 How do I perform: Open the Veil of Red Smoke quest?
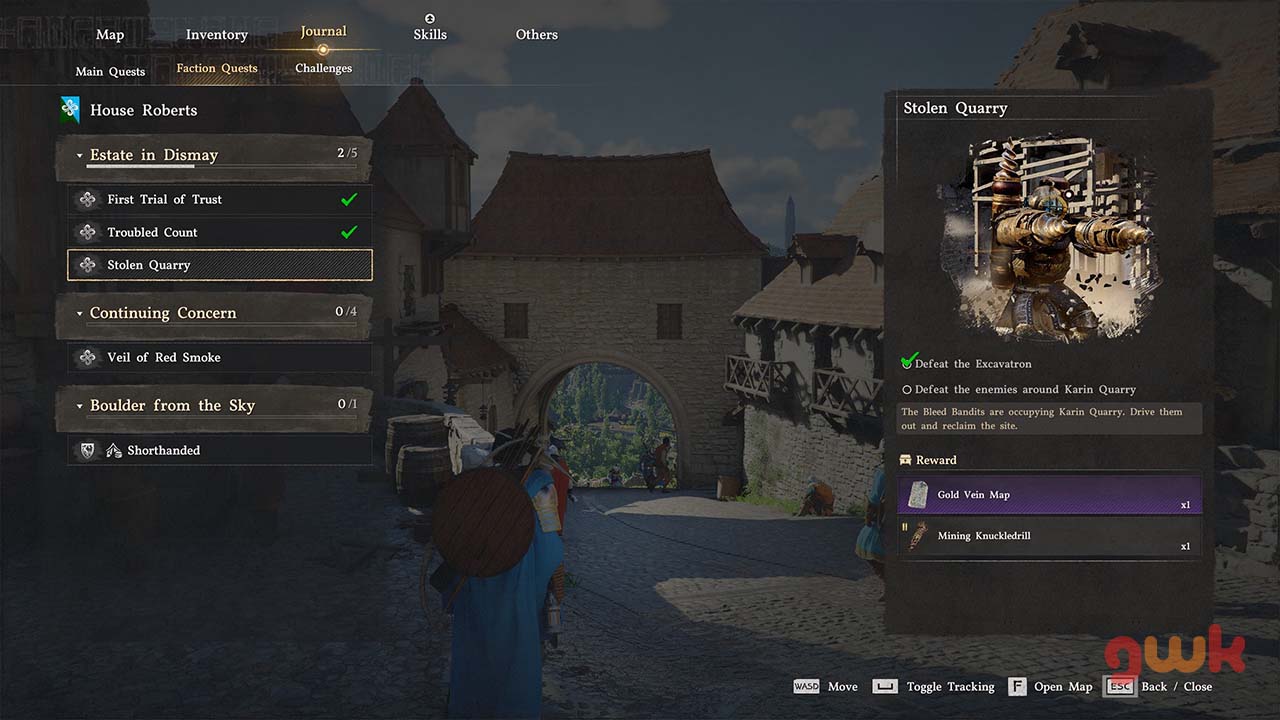219,357
